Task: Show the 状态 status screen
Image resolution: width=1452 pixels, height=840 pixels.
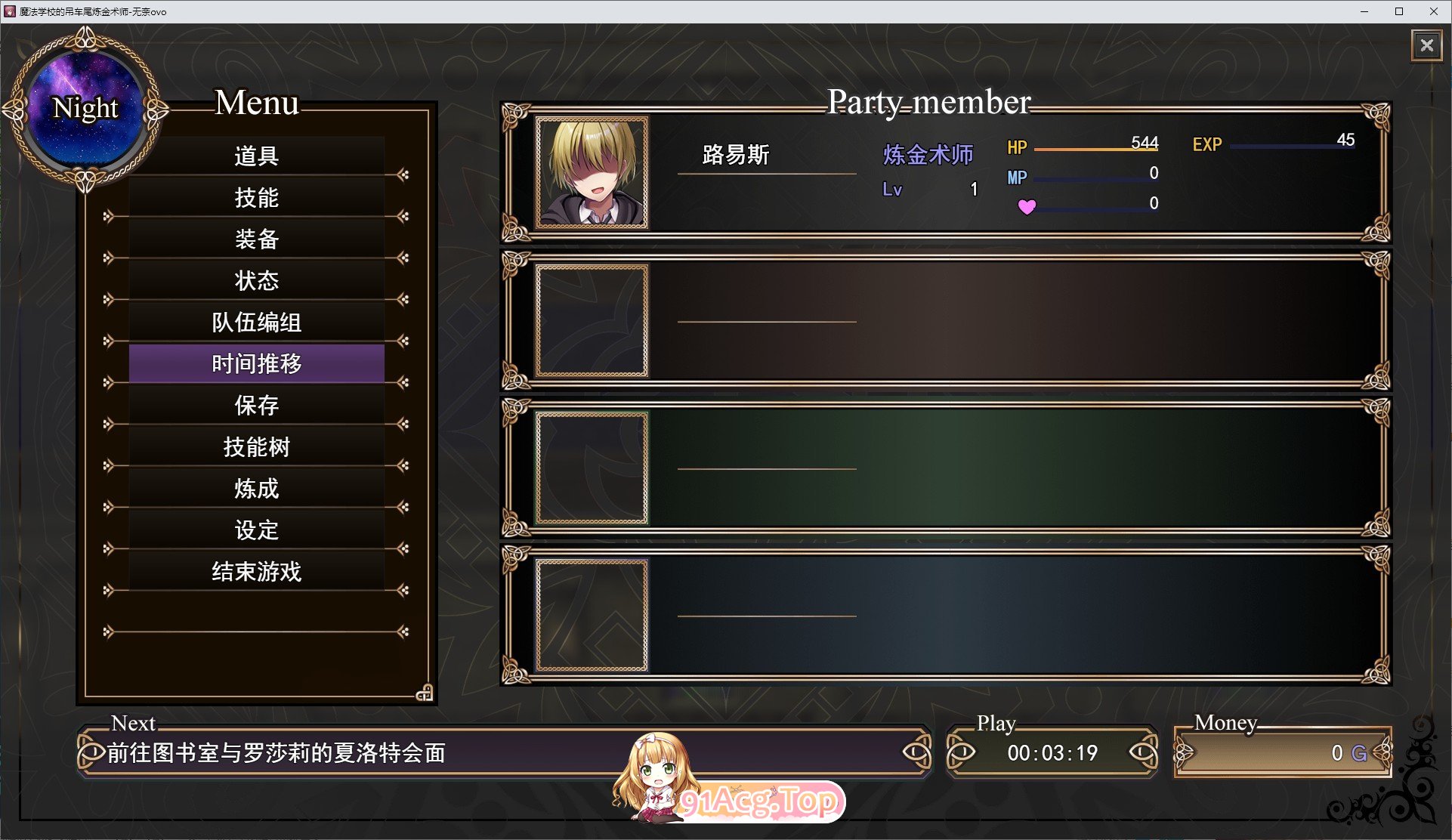Action: 256,281
